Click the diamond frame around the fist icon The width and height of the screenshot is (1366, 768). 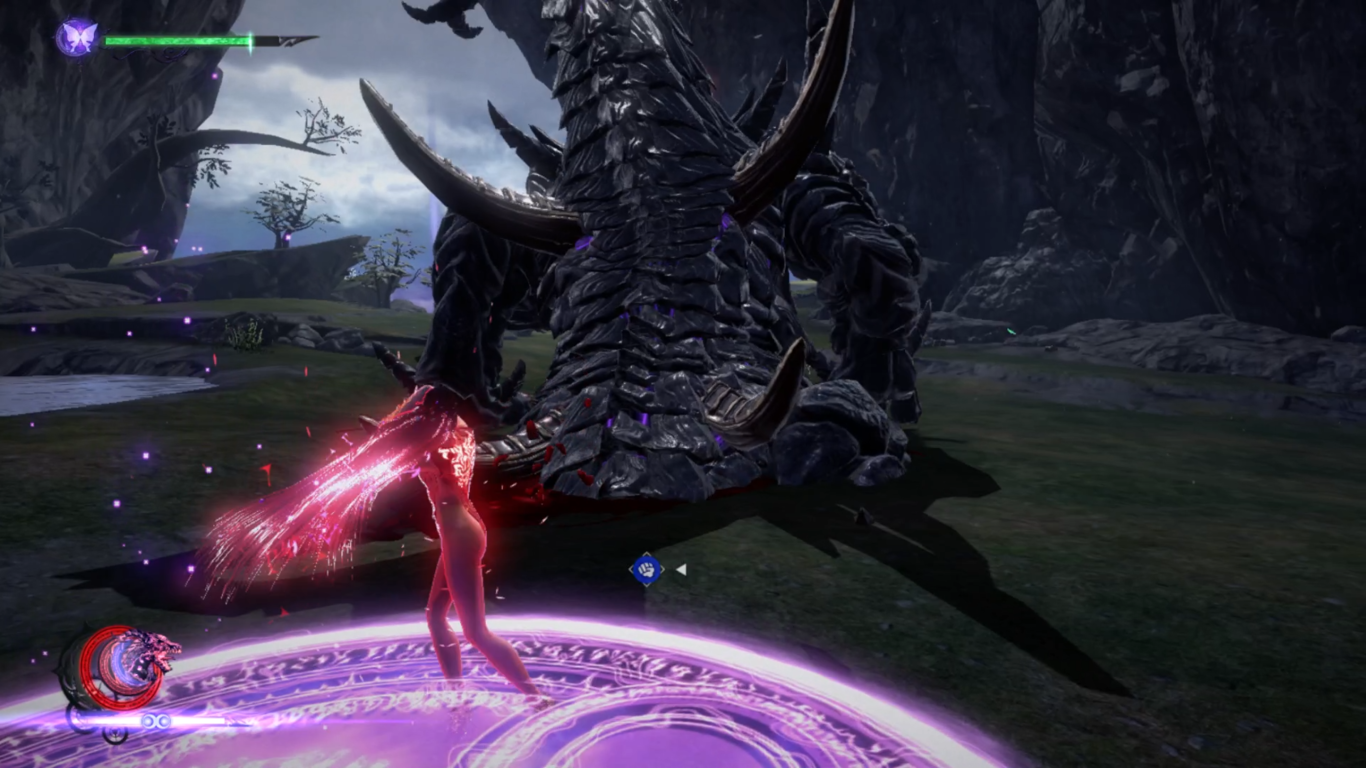click(x=632, y=567)
